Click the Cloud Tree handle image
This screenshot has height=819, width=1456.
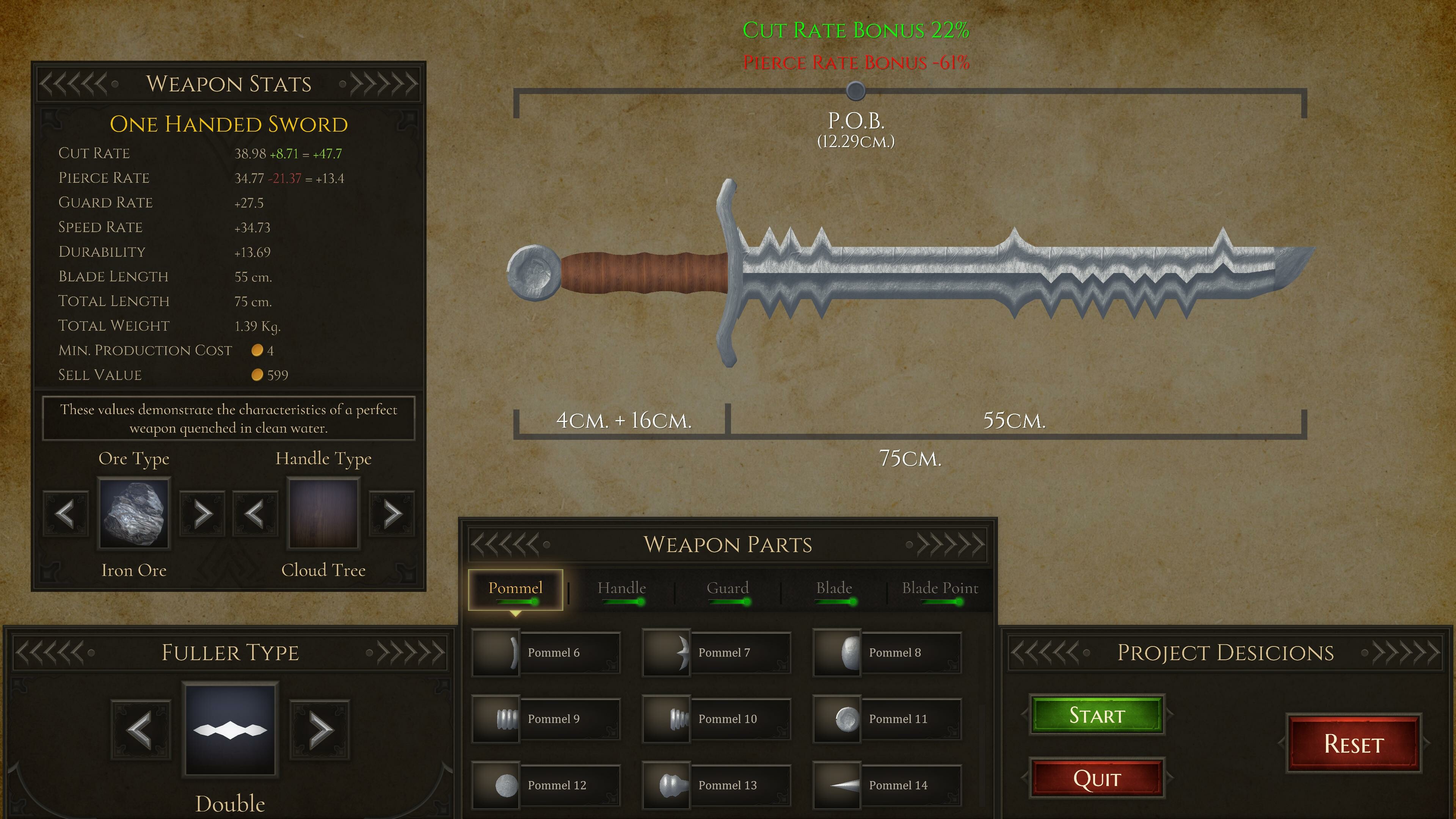(324, 513)
